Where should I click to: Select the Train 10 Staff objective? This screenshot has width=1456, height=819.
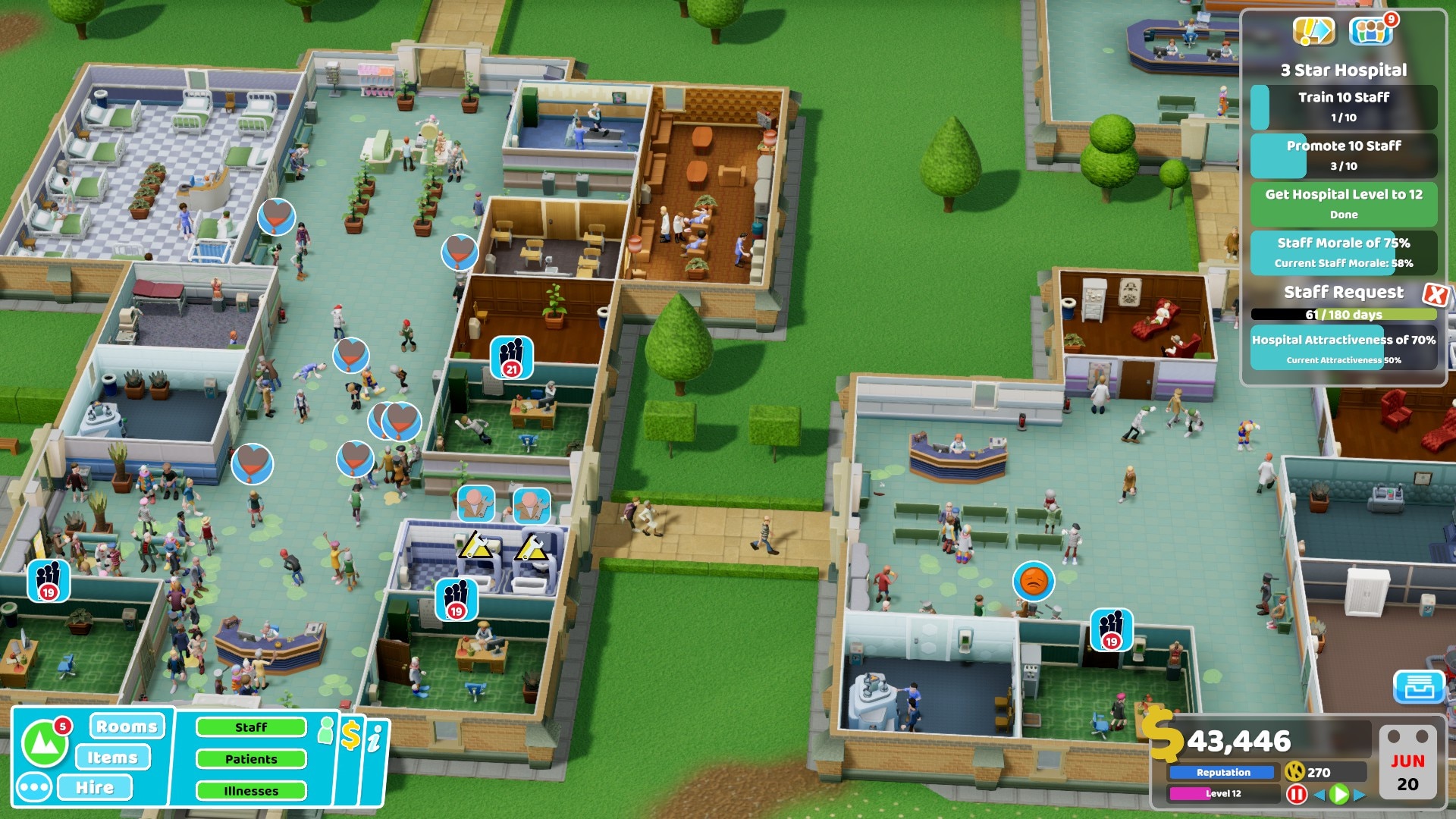(x=1344, y=106)
